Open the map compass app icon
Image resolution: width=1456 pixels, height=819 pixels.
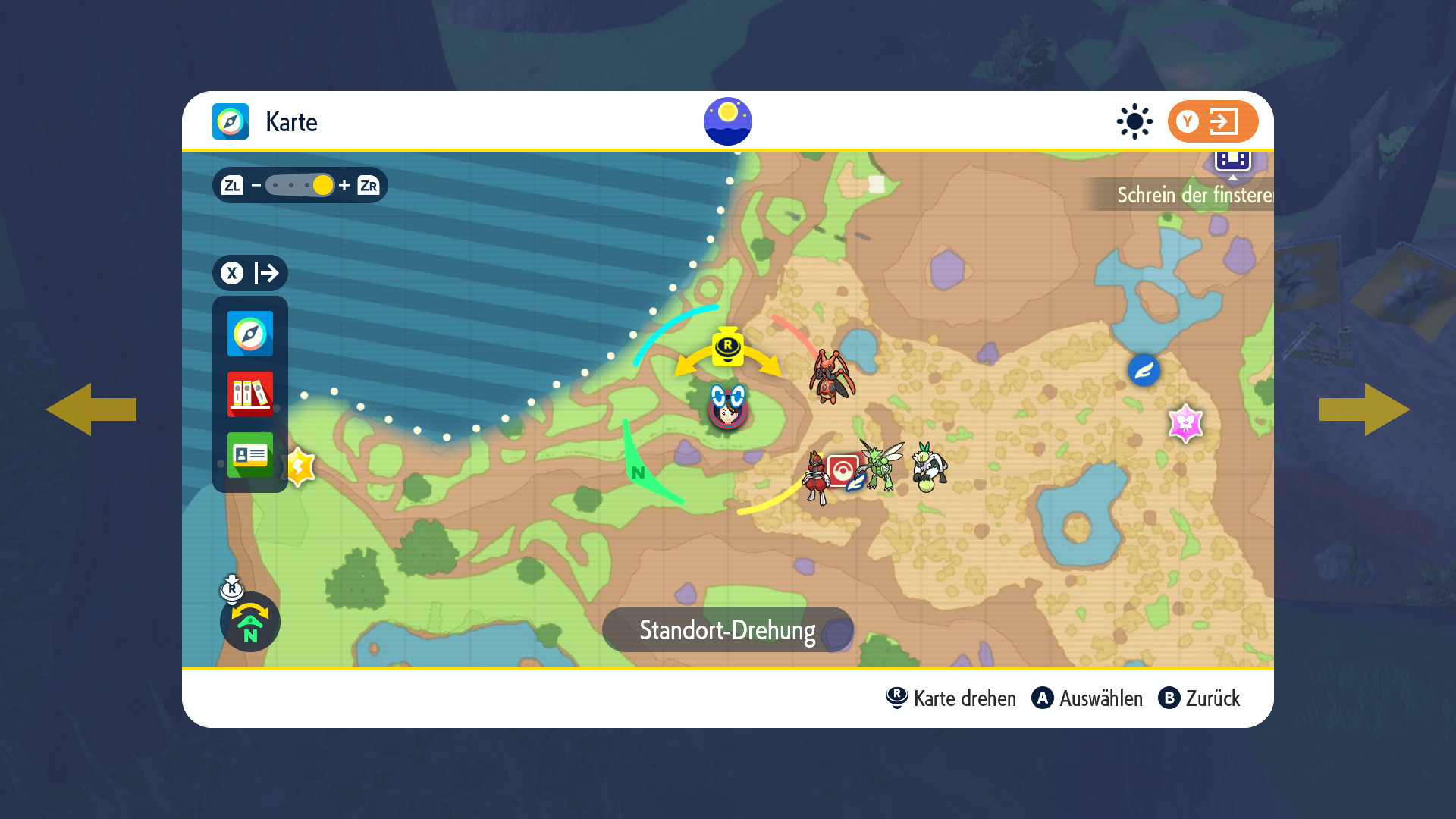(x=250, y=334)
